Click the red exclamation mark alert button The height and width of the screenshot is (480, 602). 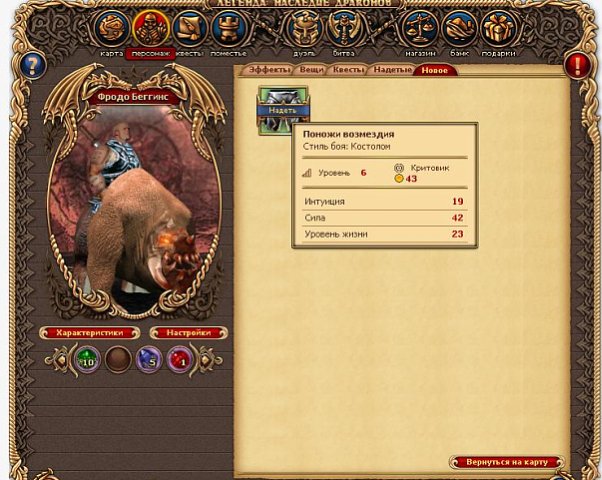point(578,67)
